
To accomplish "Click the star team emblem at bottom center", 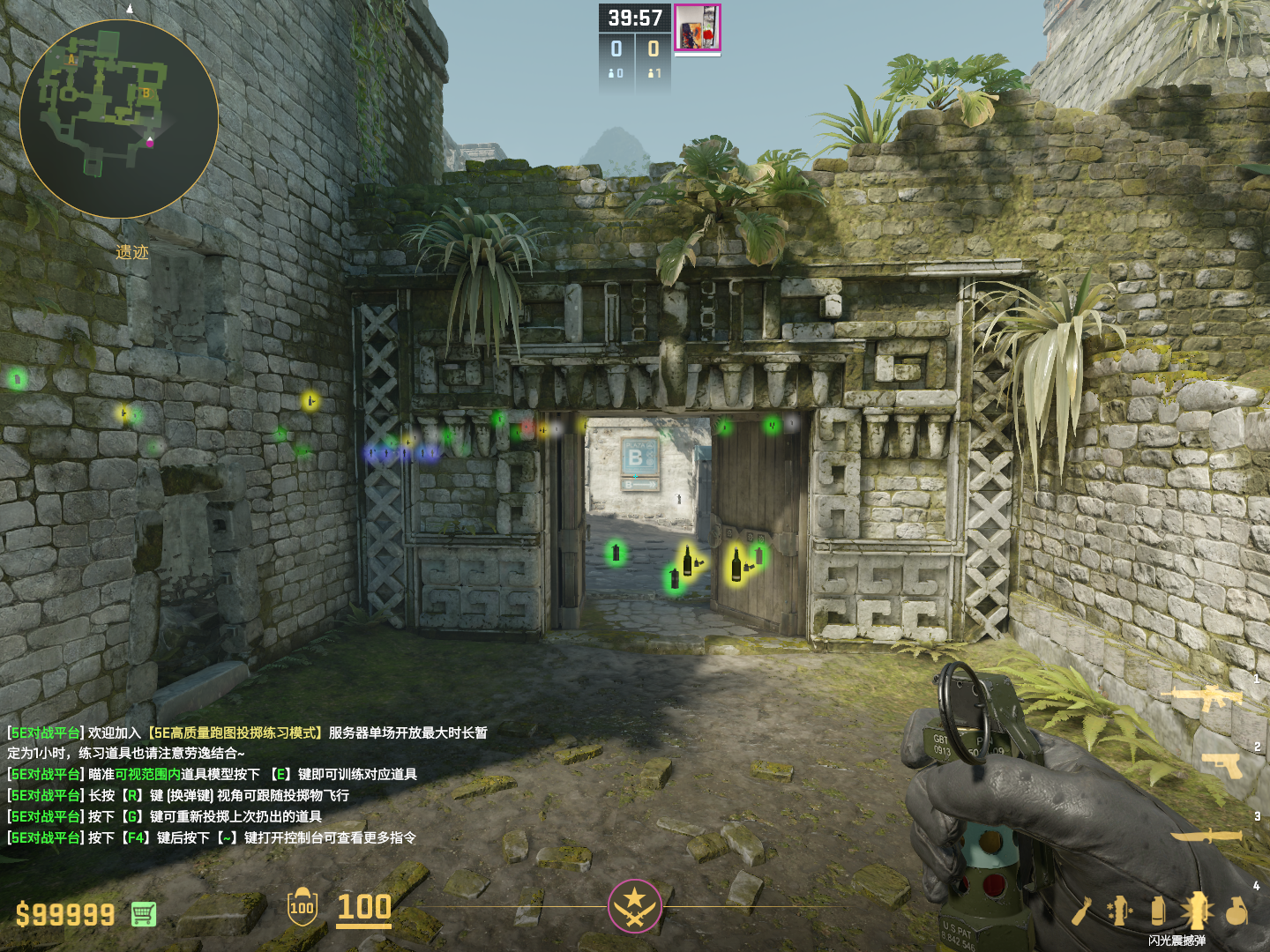I will (634, 905).
